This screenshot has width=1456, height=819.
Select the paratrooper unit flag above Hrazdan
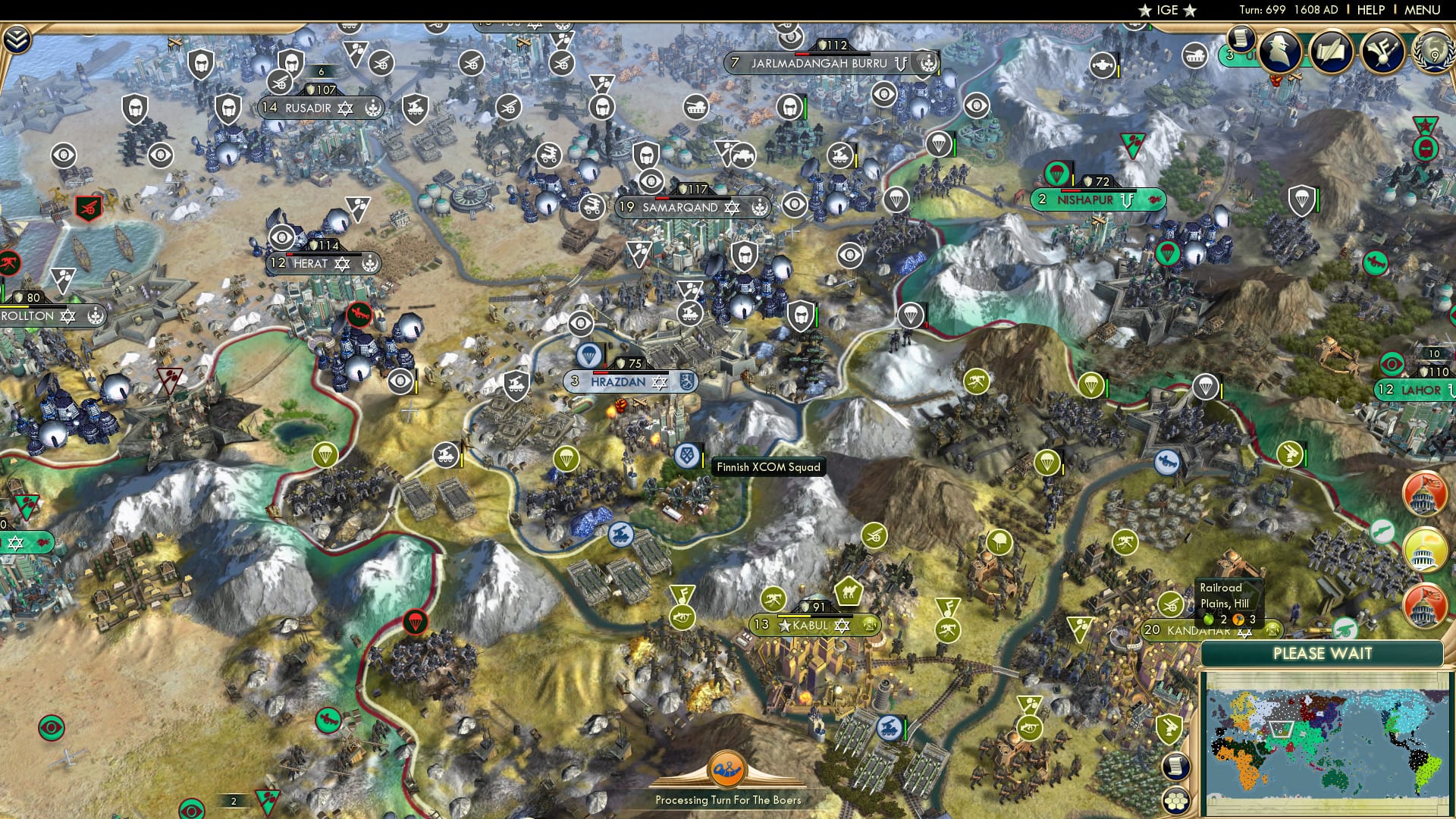click(591, 353)
